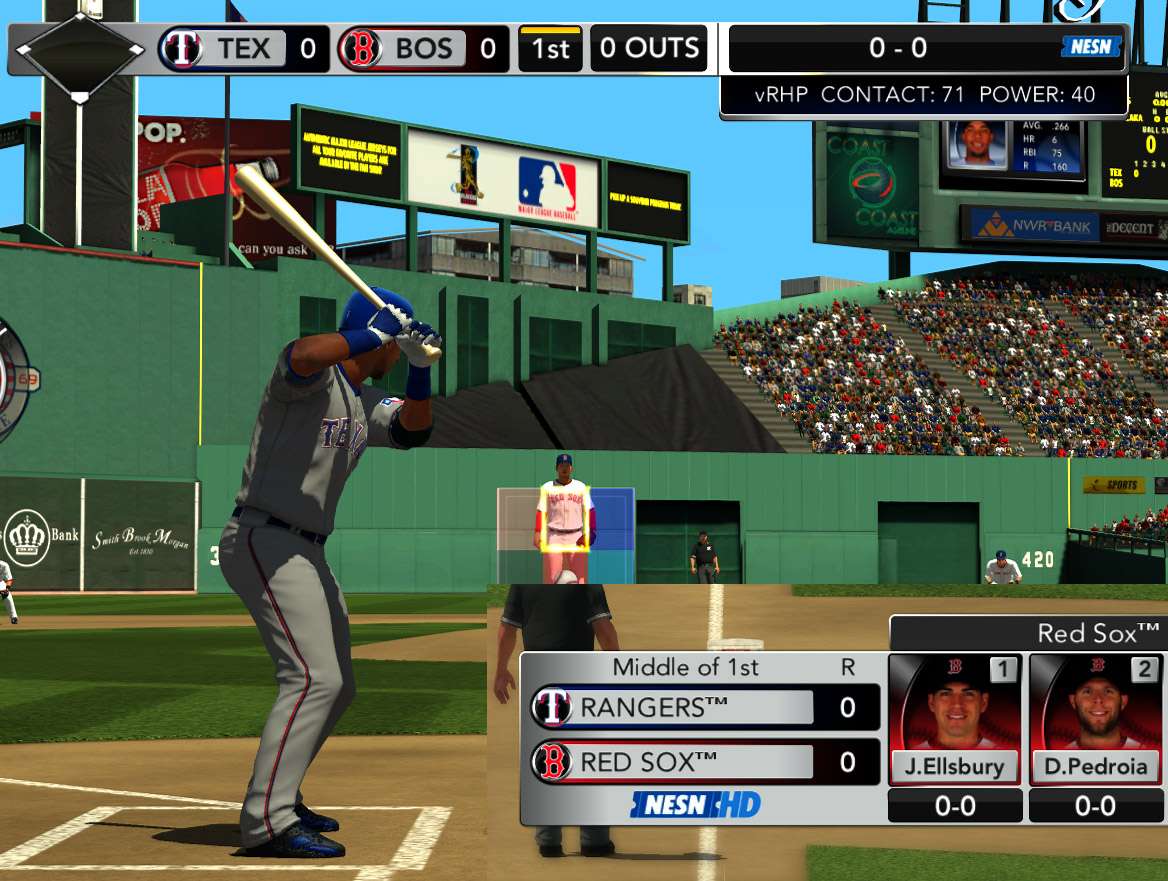Viewport: 1168px width, 881px height.
Task: Select the D.Pedroia player card
Action: tap(1095, 720)
